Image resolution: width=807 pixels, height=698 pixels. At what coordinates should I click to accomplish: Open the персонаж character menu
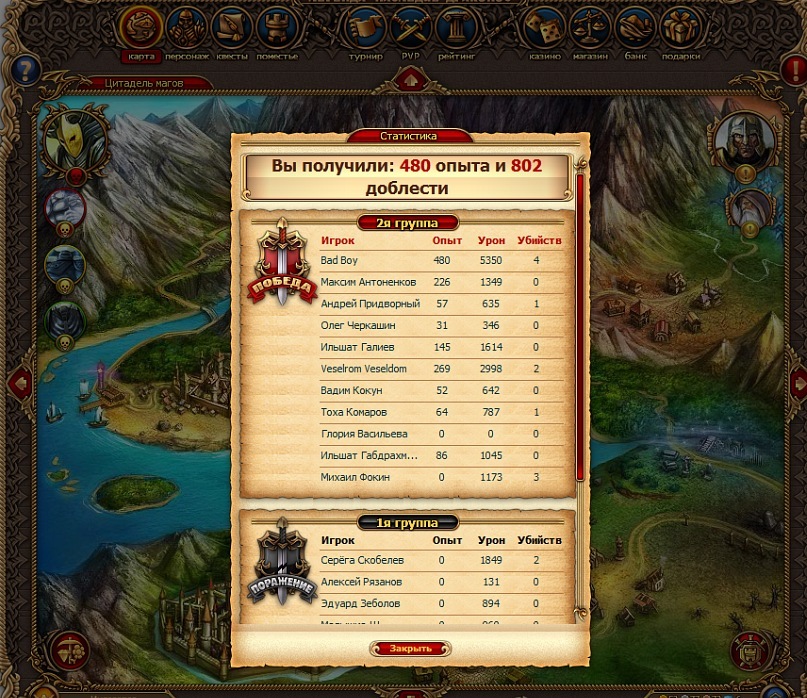[187, 30]
